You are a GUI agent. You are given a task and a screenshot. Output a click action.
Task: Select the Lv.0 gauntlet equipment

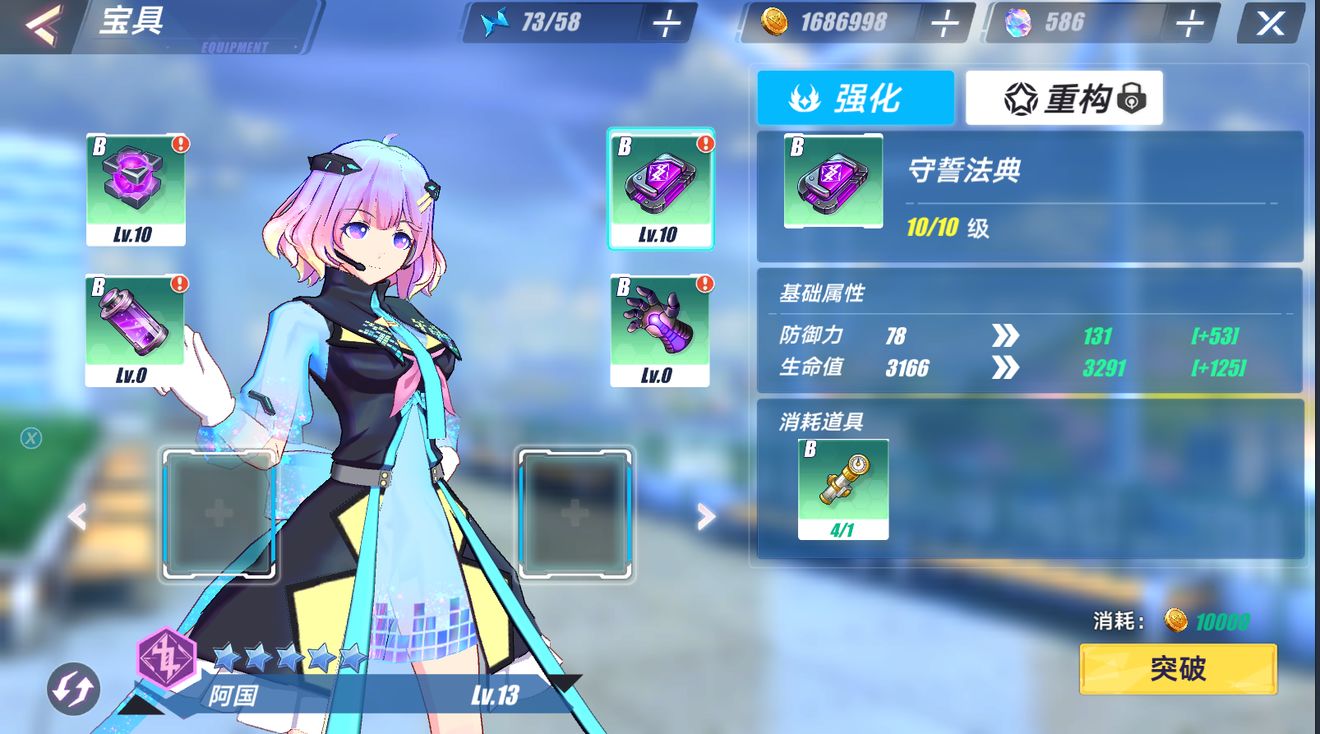(x=660, y=330)
